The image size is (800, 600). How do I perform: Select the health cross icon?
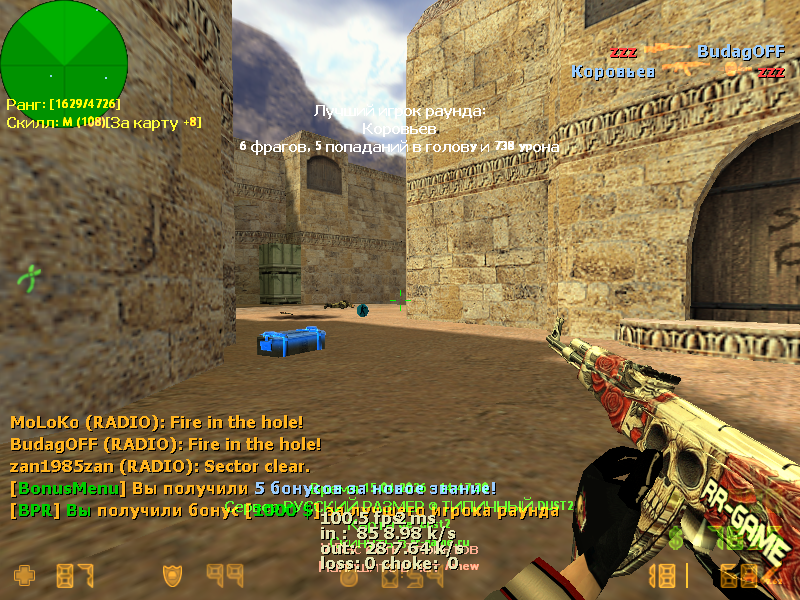(x=23, y=575)
